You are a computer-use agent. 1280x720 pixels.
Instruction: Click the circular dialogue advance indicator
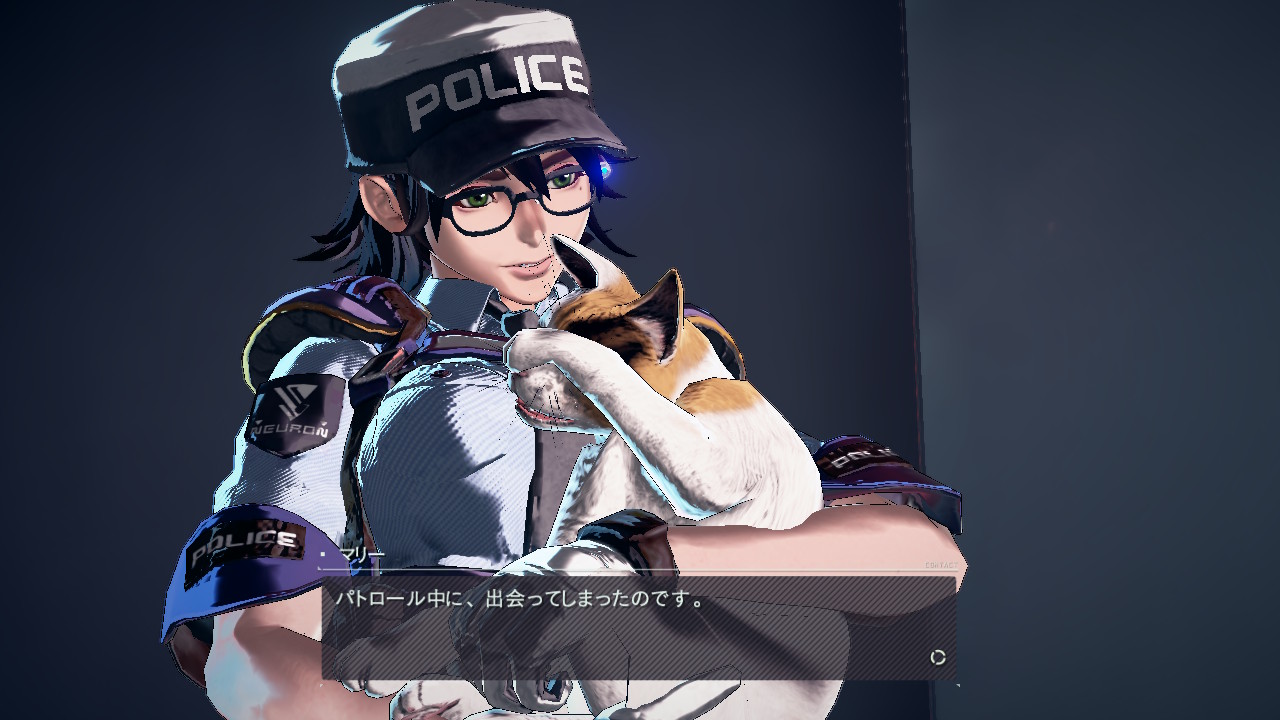point(938,657)
